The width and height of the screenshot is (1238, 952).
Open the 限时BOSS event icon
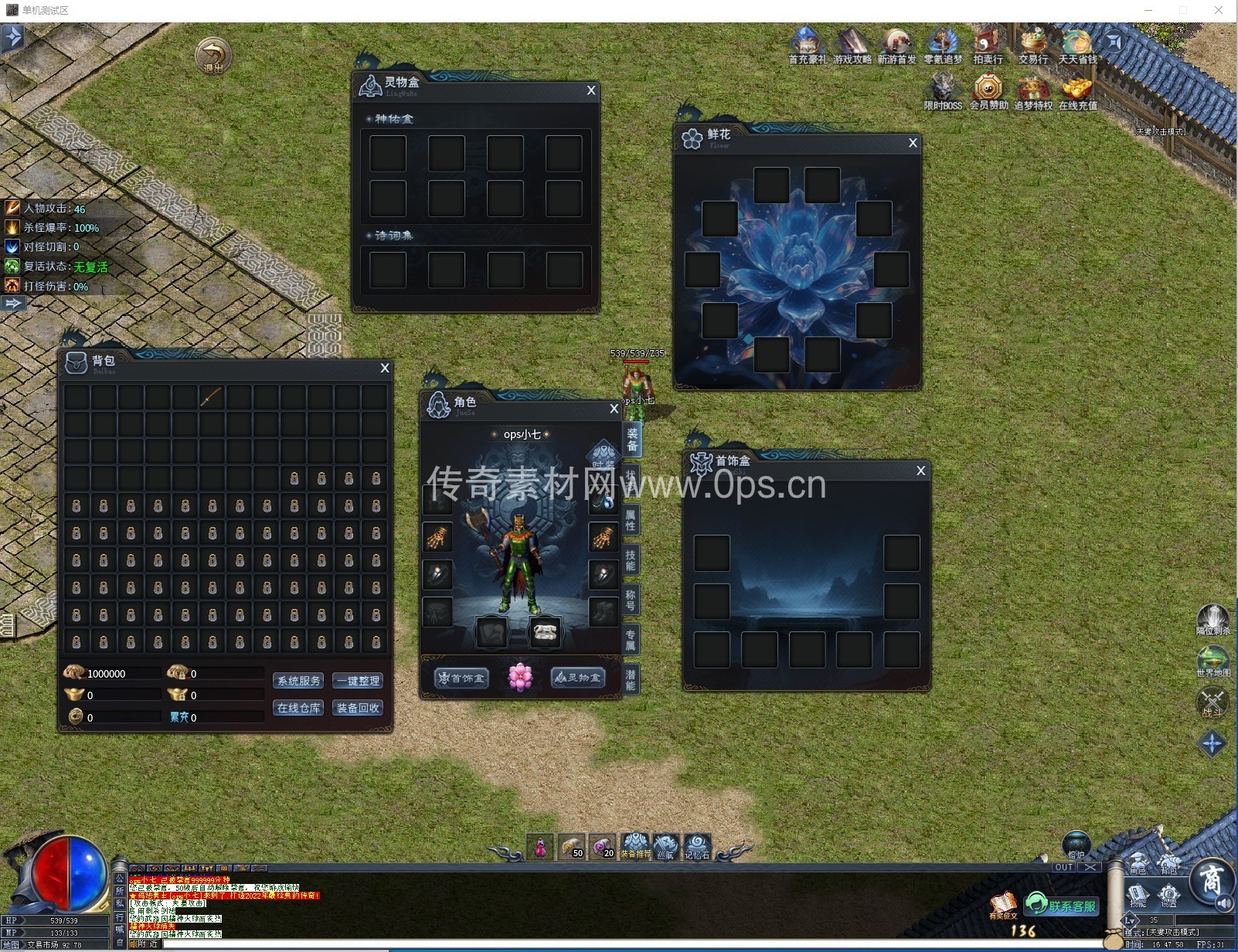pos(943,92)
